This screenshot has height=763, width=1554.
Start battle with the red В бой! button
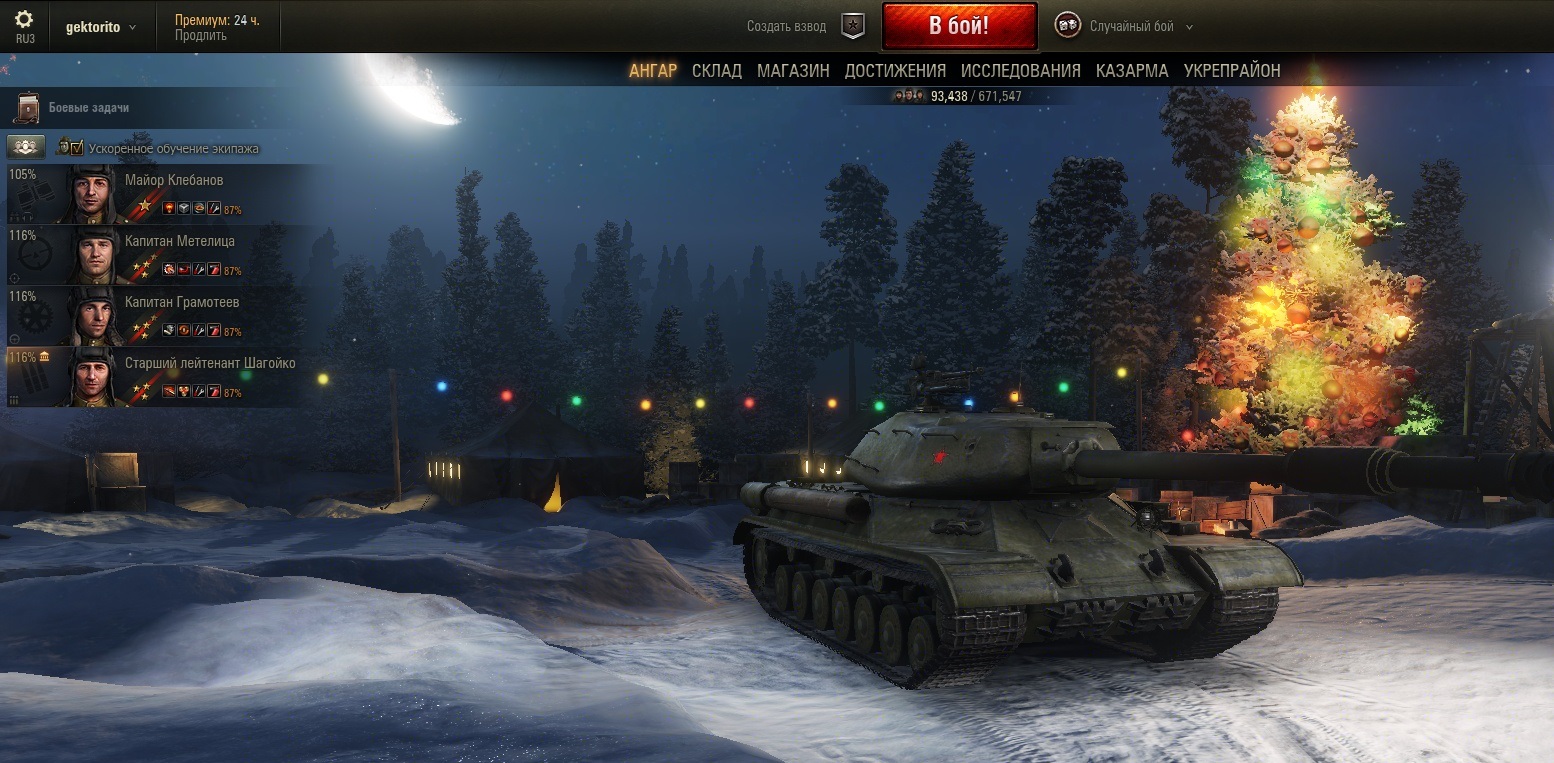click(x=958, y=26)
